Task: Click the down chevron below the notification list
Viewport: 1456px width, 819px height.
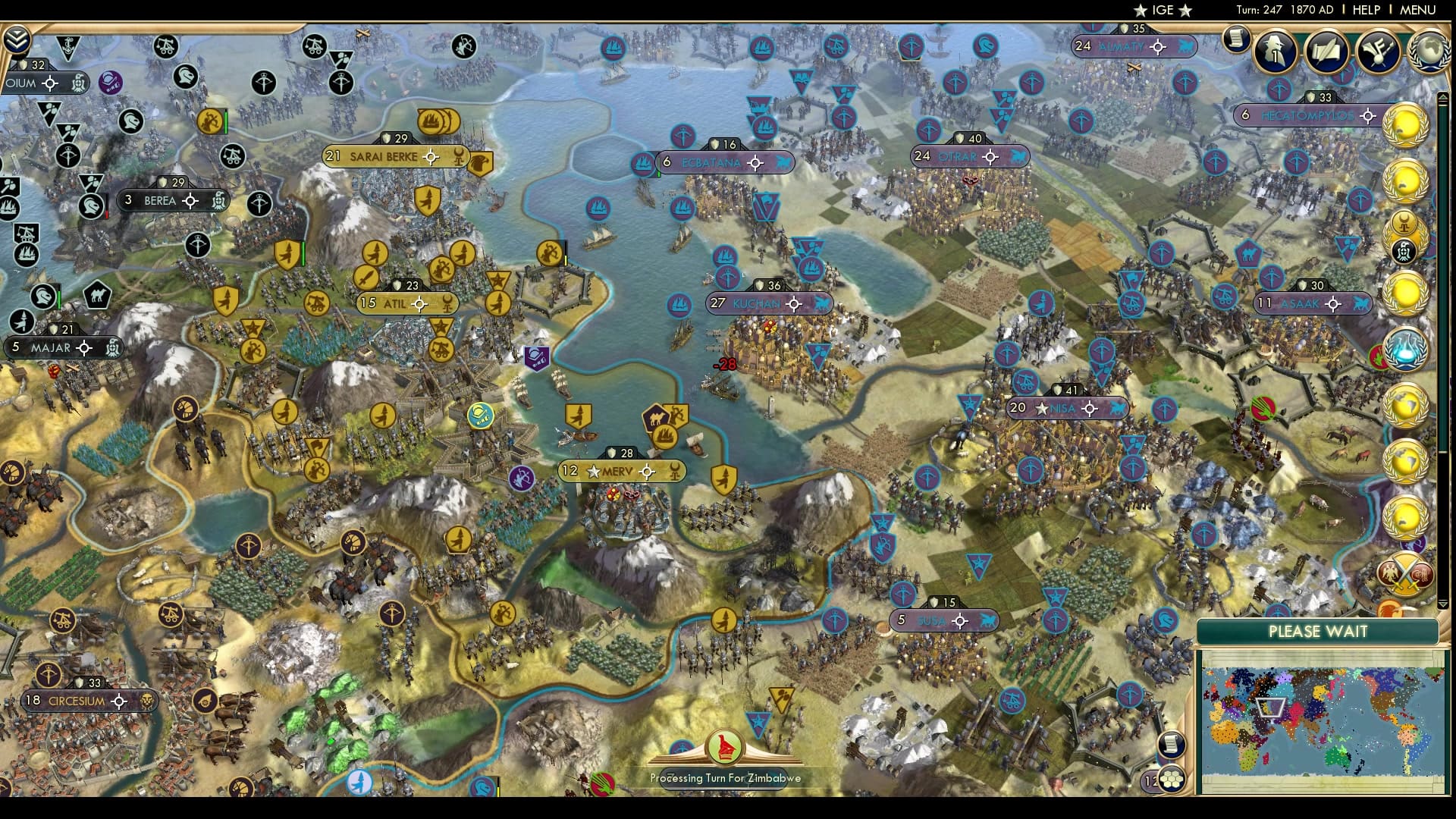Action: tap(1442, 604)
